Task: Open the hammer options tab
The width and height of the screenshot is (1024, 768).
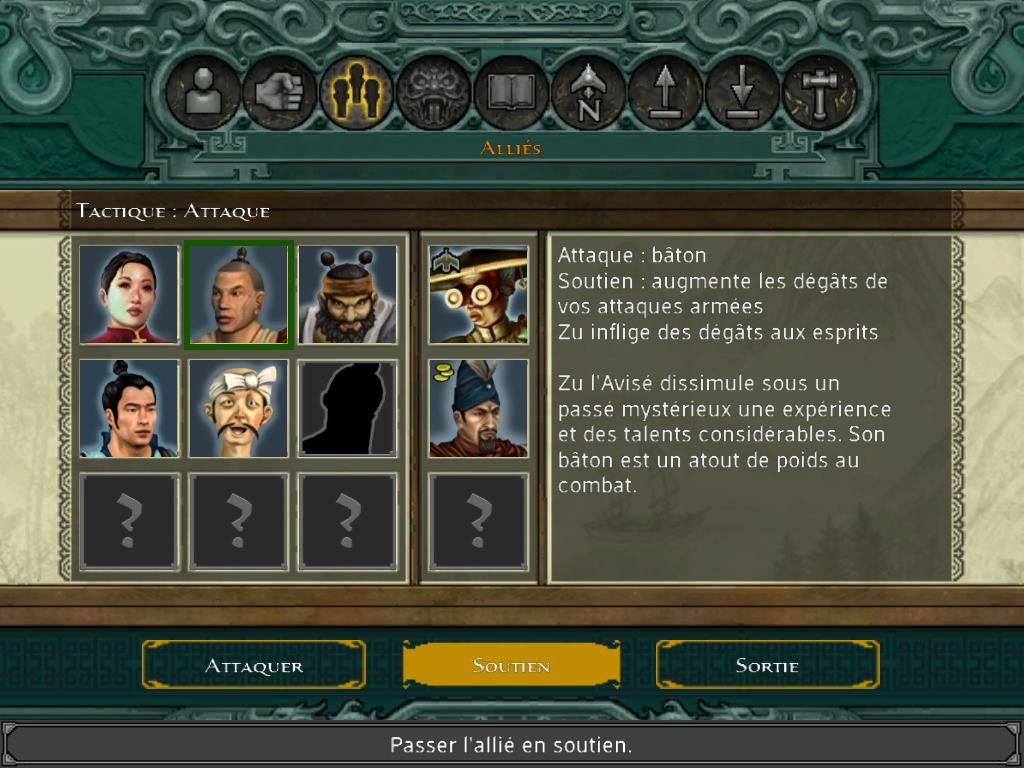Action: 819,94
